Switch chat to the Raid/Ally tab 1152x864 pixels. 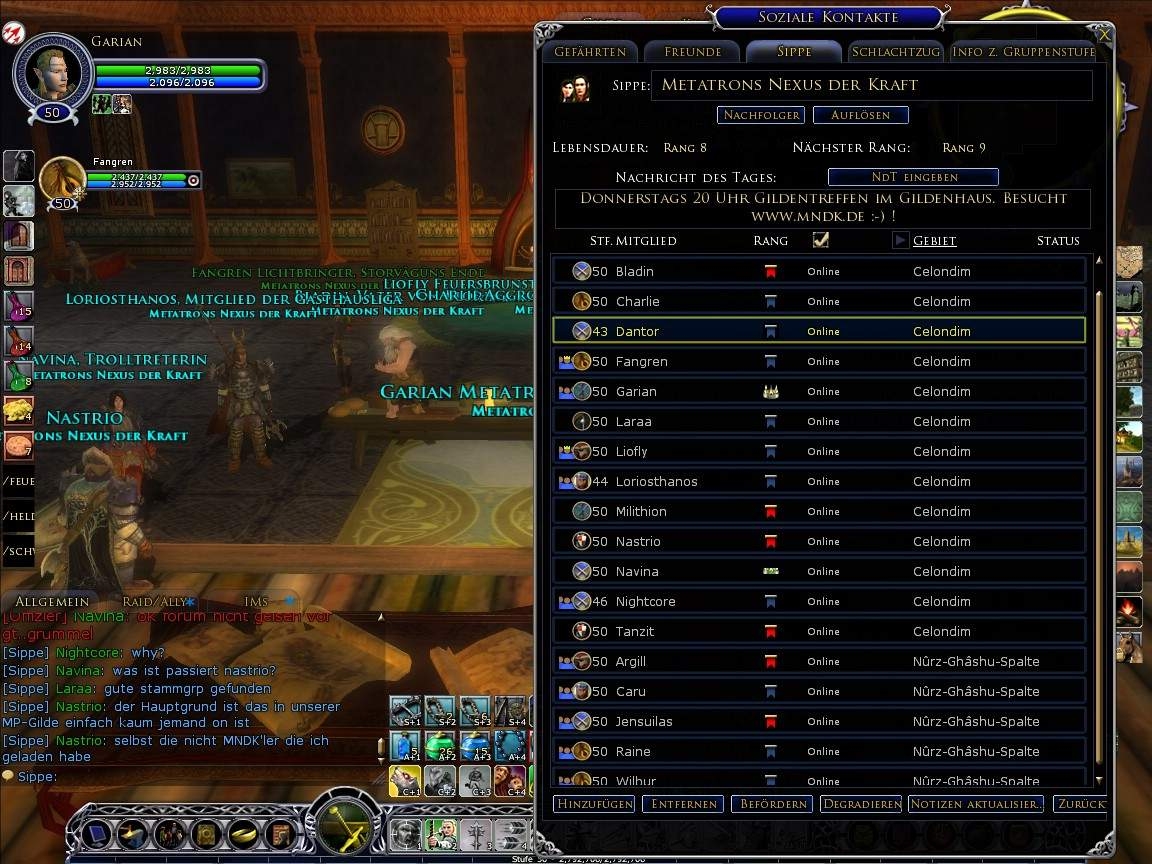pos(155,602)
